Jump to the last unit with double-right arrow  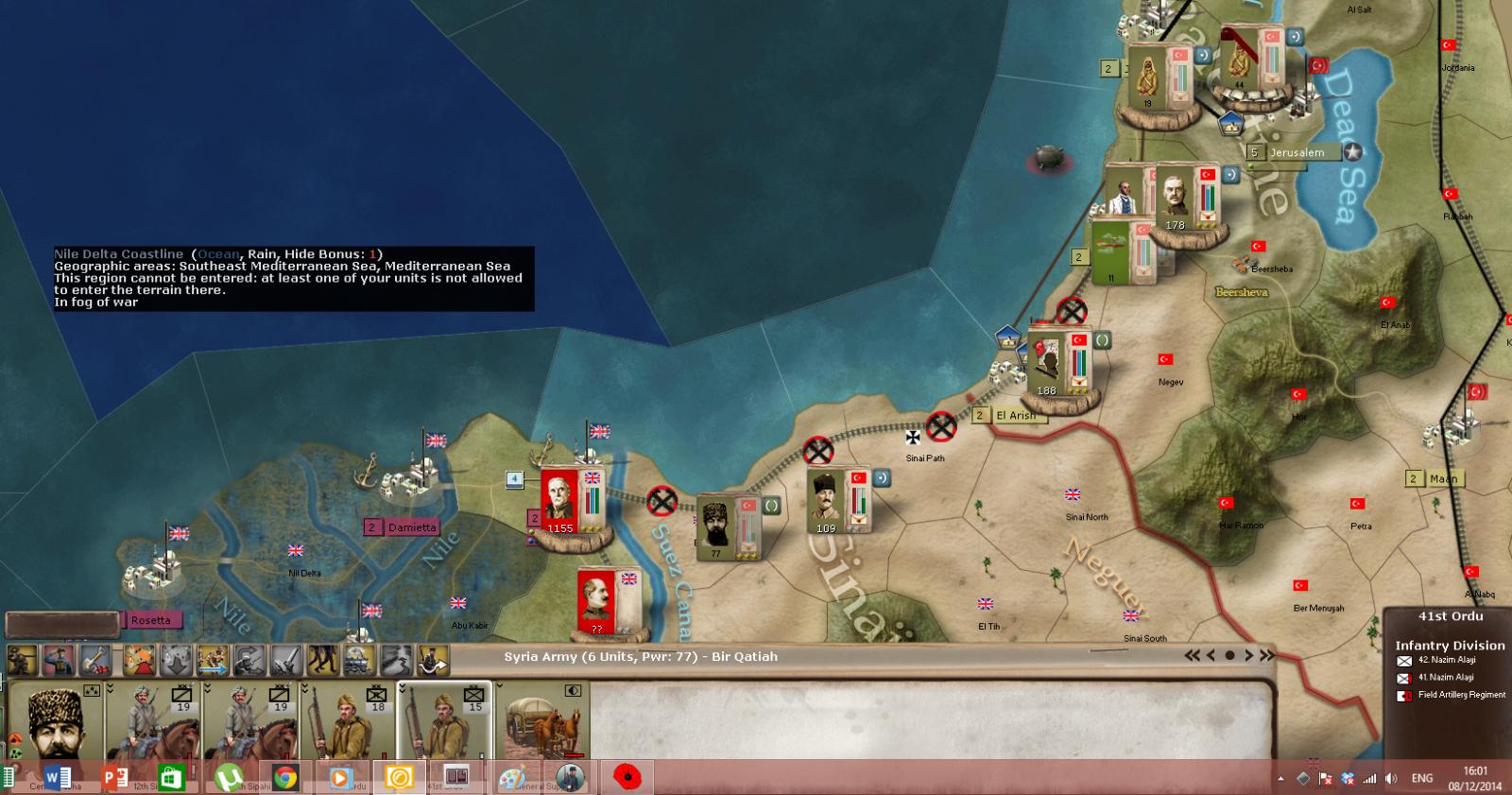pyautogui.click(x=1266, y=655)
